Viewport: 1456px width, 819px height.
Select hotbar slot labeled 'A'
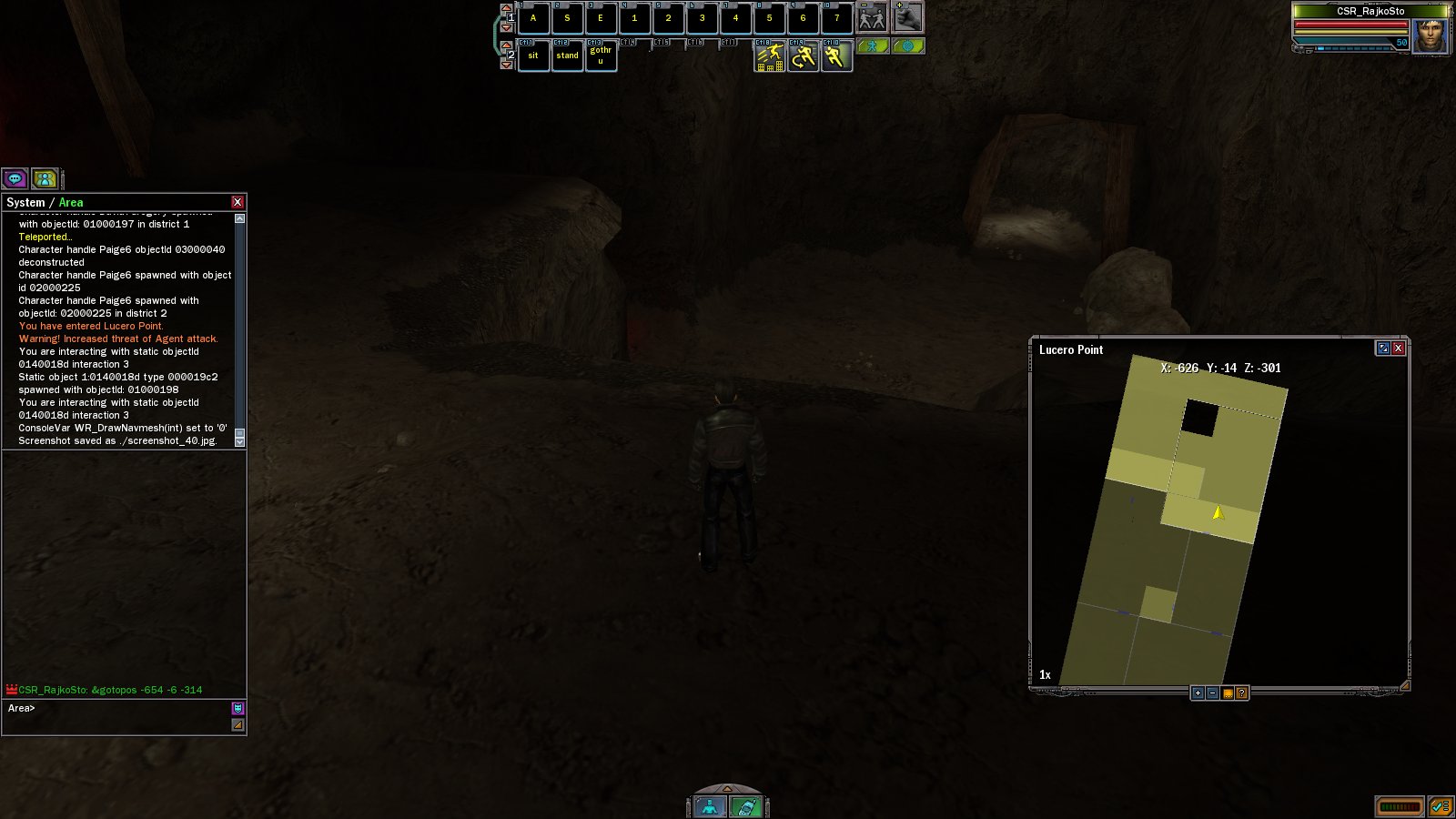point(533,18)
